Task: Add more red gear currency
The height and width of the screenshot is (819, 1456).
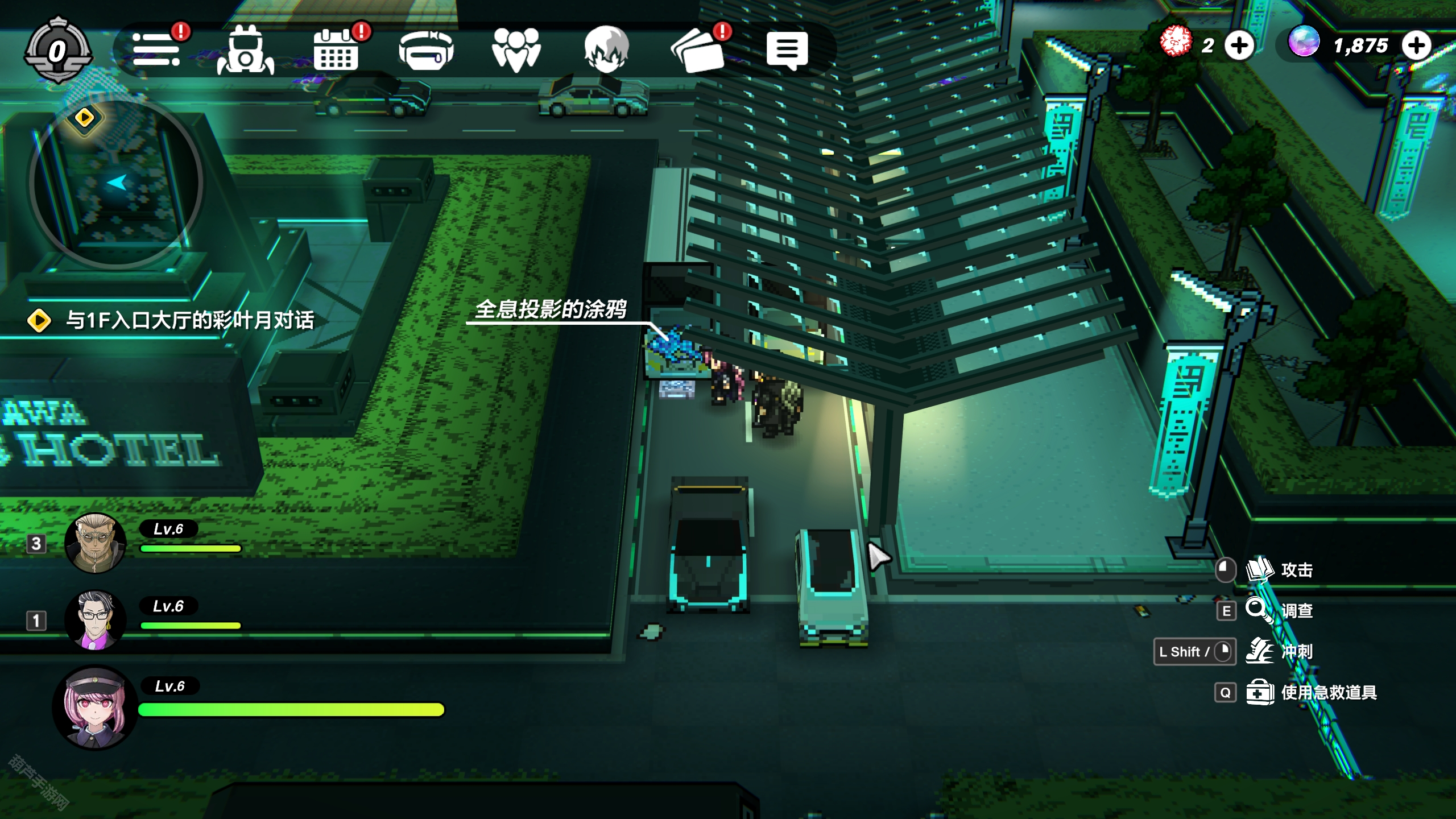Action: pyautogui.click(x=1239, y=45)
